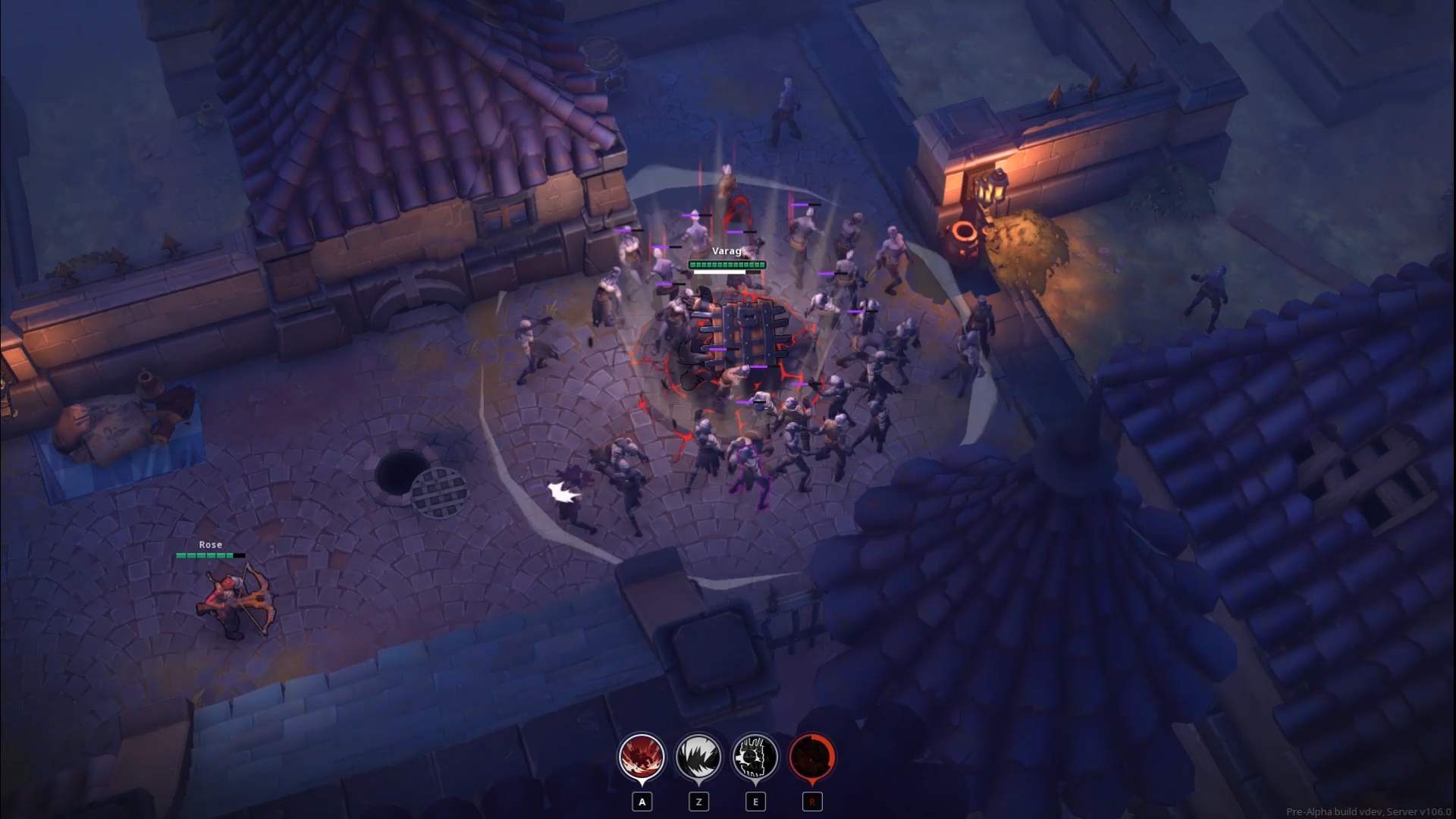The width and height of the screenshot is (1456, 819).
Task: Use the white spiky slash ability
Action: [698, 757]
